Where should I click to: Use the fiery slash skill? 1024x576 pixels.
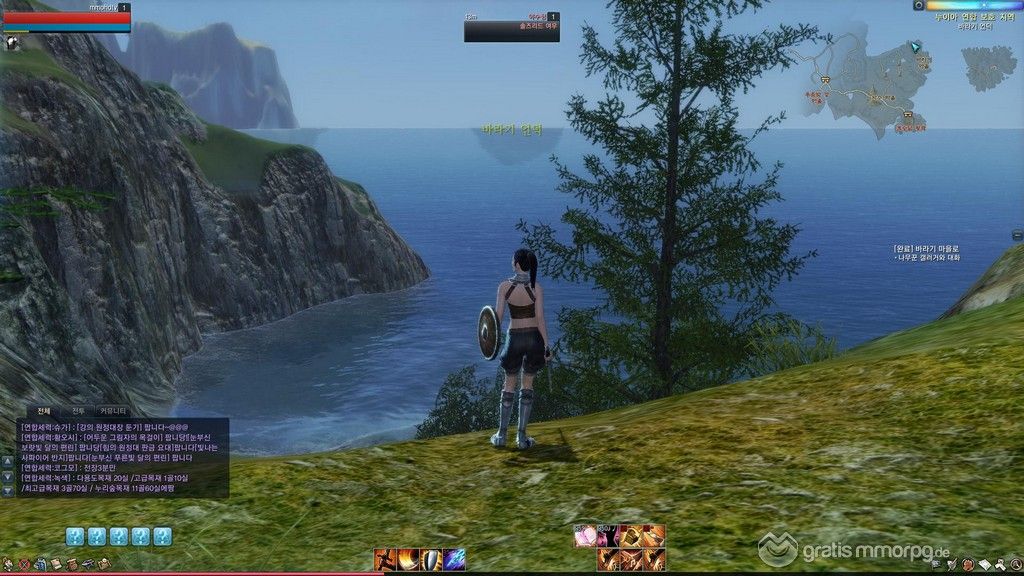[408, 560]
